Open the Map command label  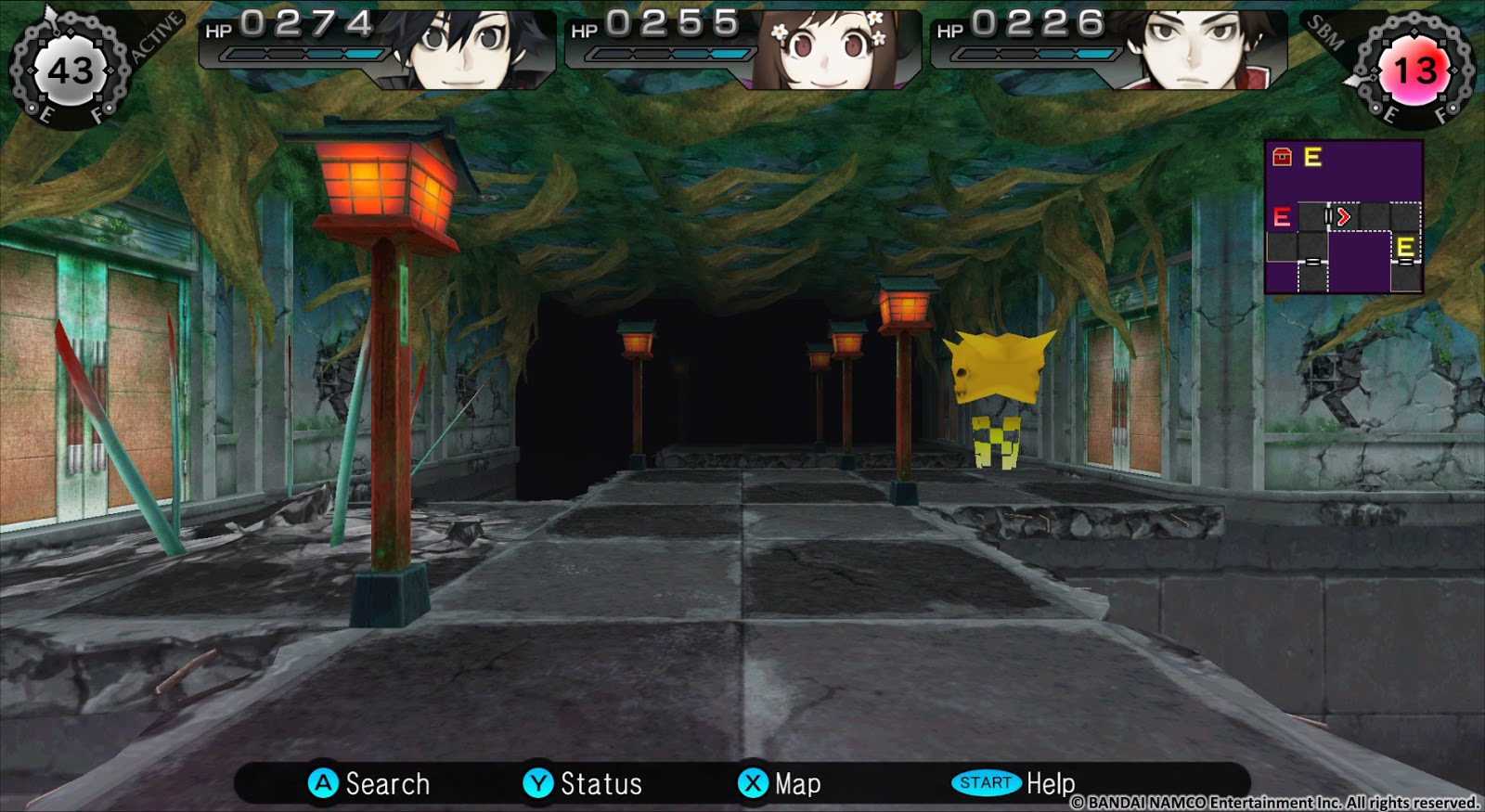click(x=797, y=783)
